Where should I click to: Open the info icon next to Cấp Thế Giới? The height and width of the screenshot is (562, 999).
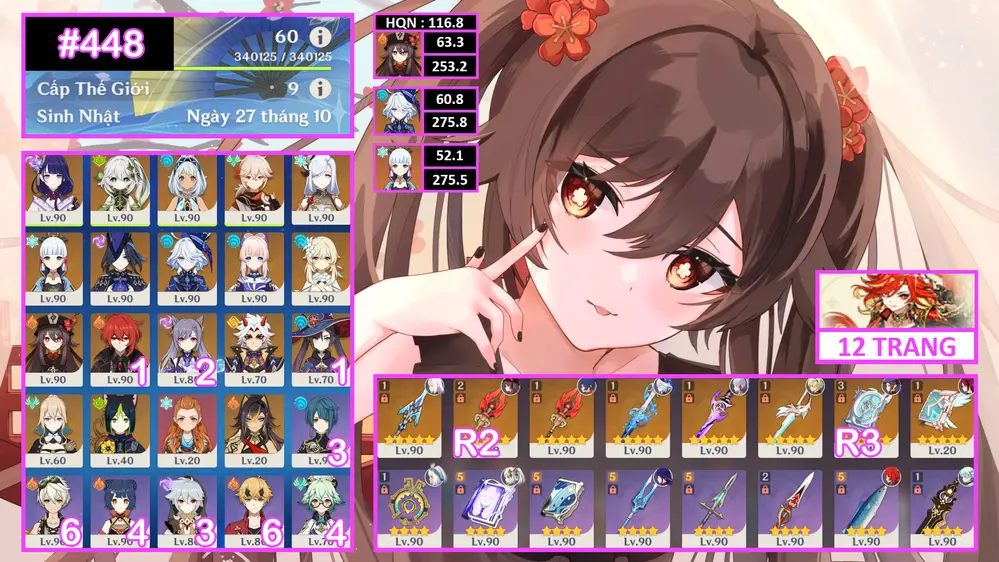click(x=320, y=88)
